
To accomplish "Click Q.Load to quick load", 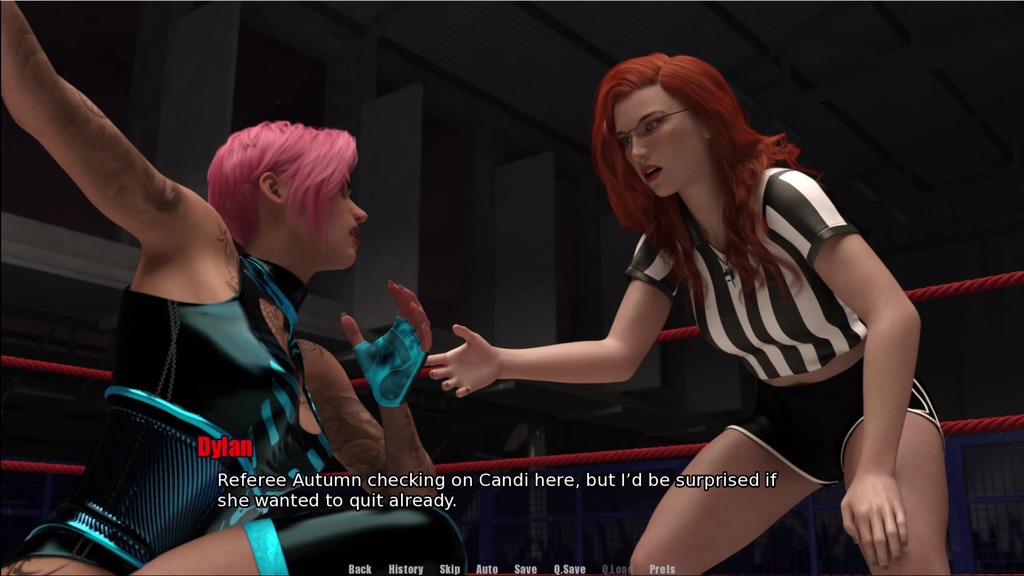I will point(617,569).
